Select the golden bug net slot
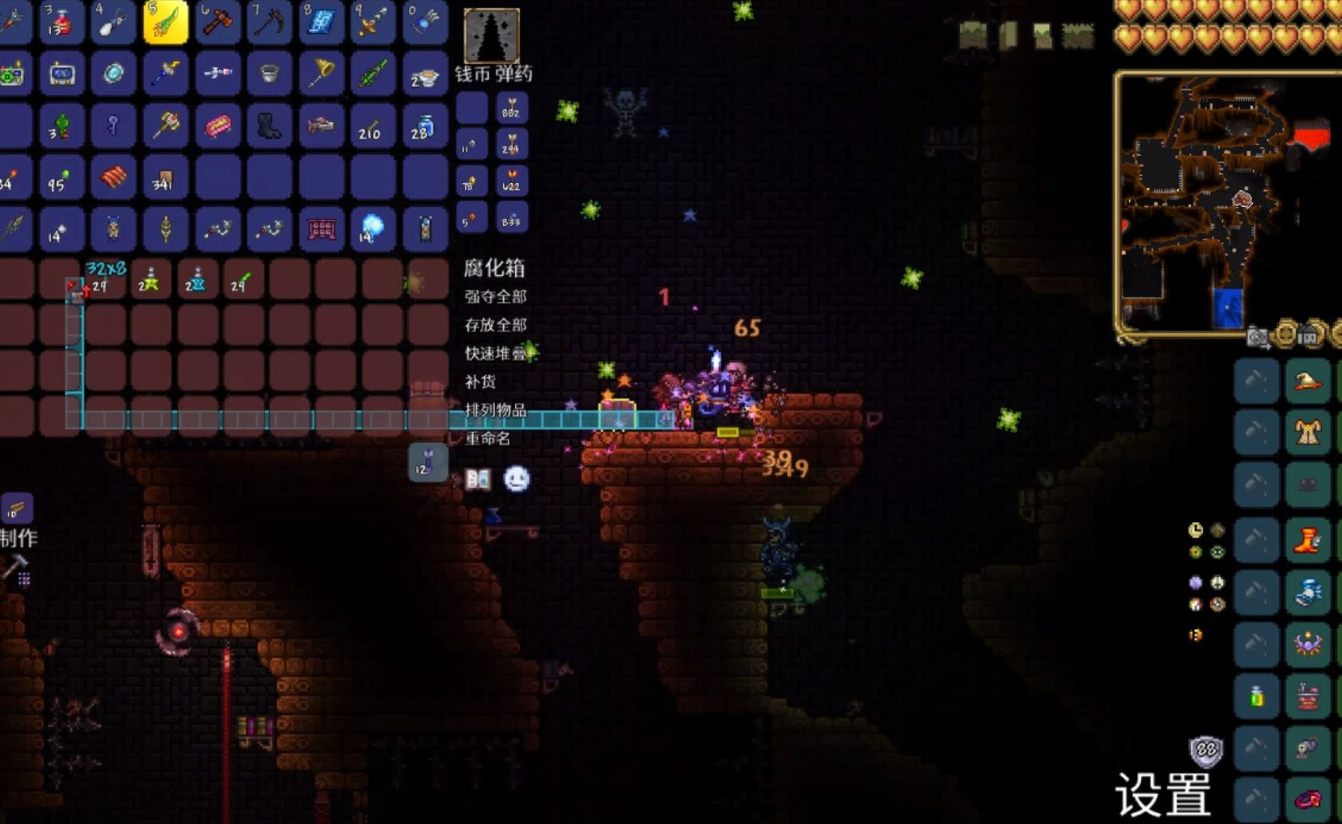The image size is (1342, 824). pos(322,74)
